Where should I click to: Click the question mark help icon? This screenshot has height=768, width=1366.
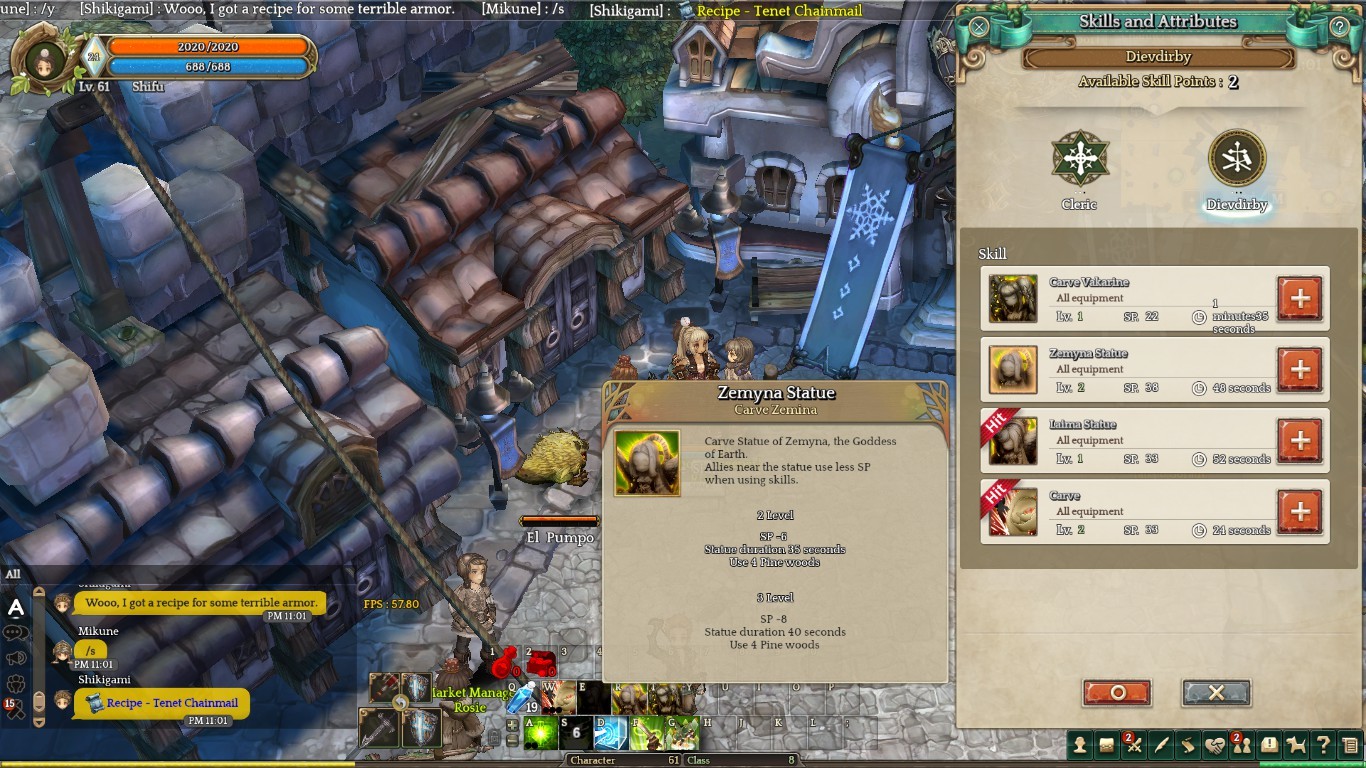tap(1323, 745)
